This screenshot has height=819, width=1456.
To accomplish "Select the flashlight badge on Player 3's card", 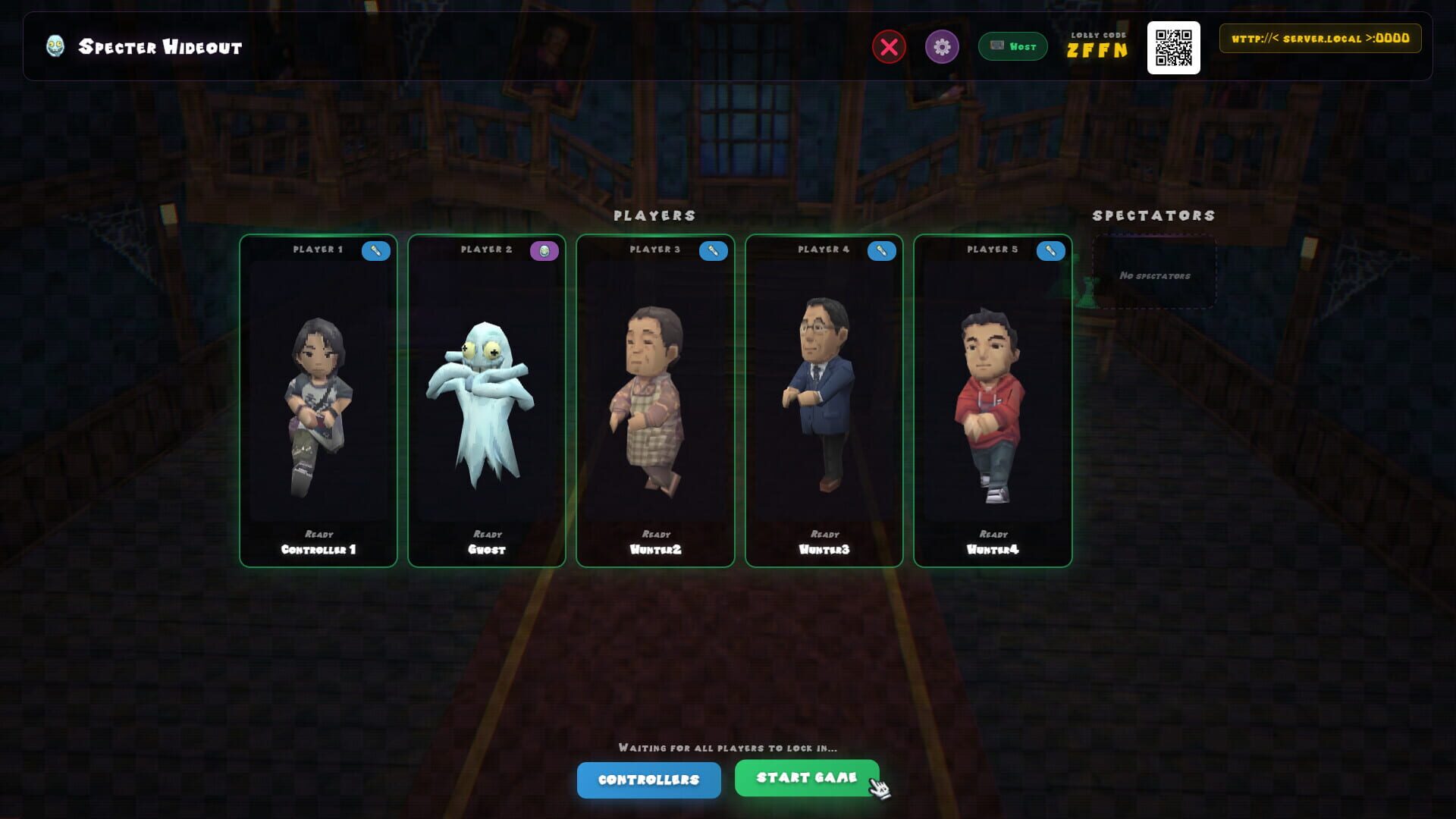I will pos(712,251).
